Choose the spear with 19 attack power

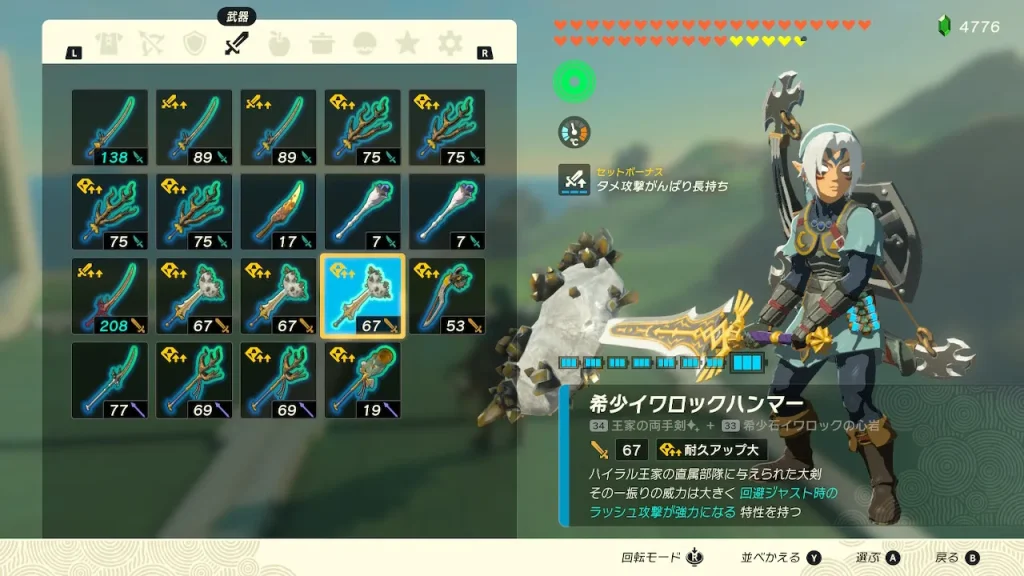click(x=362, y=380)
